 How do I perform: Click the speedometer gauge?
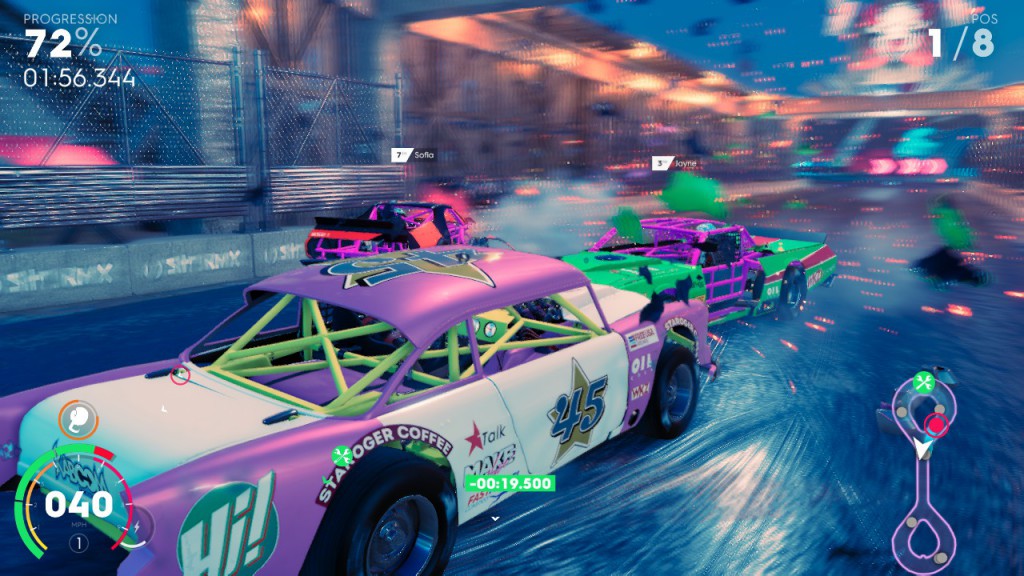coord(72,502)
